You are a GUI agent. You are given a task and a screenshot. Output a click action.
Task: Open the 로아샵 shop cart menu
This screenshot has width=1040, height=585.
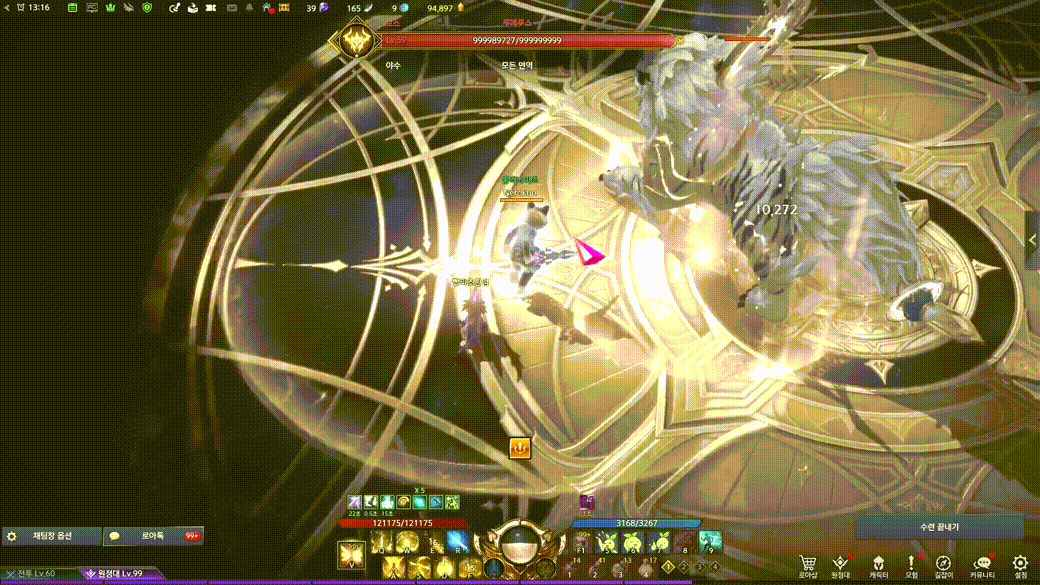click(x=808, y=564)
